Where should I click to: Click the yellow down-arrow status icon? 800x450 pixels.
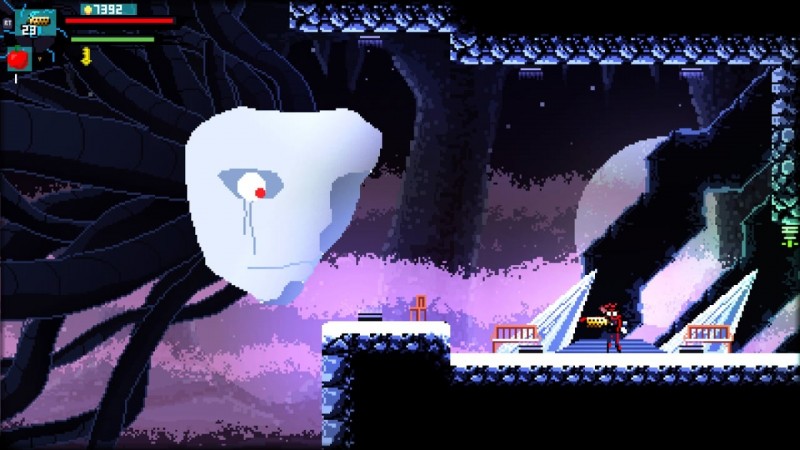click(x=86, y=56)
